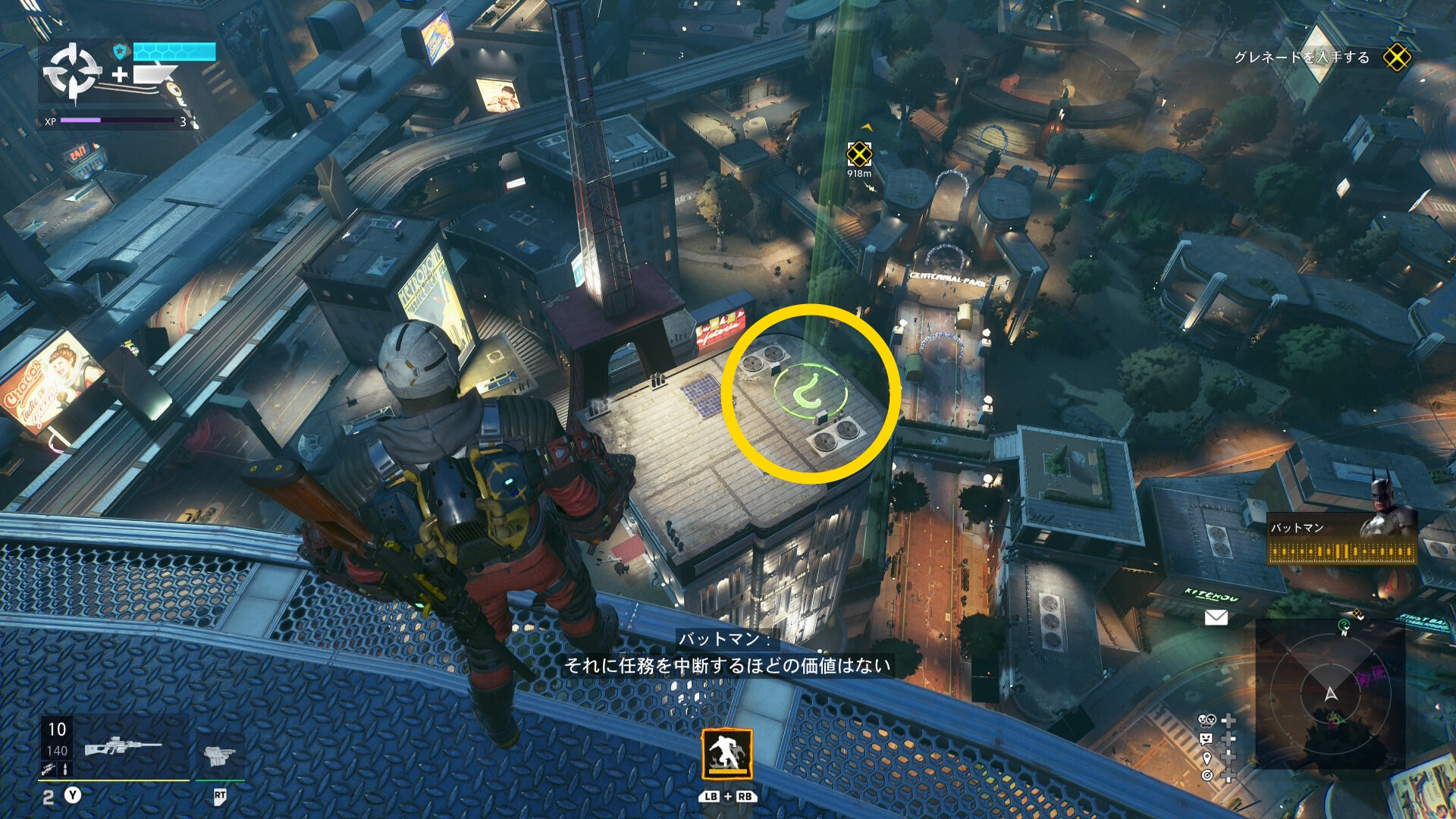Open the white envelope mail icon
Screen dimensions: 1456x819
point(1216,617)
